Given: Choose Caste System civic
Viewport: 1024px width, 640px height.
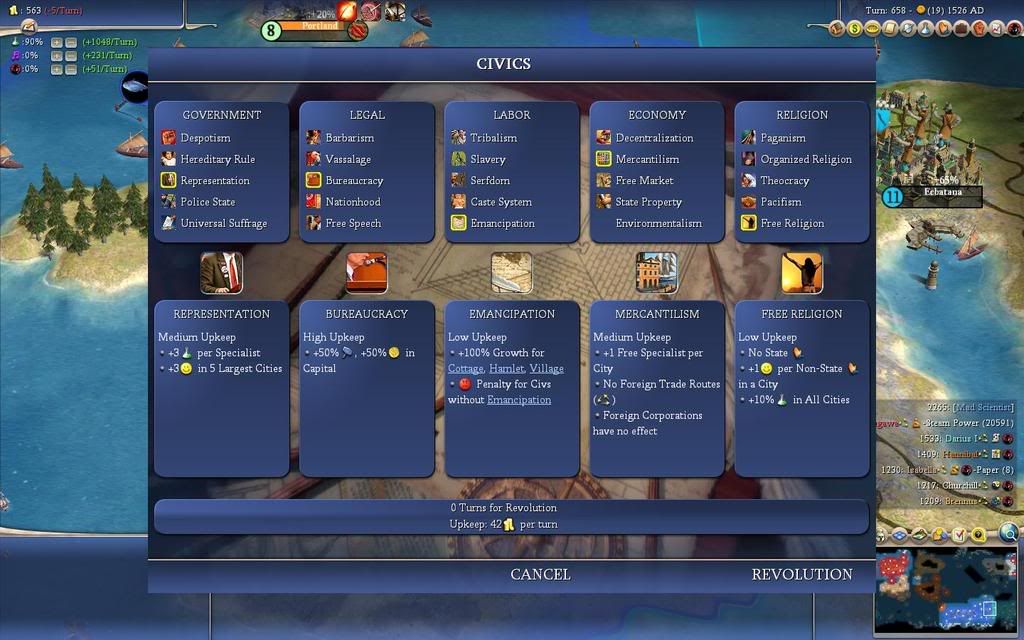Looking at the screenshot, I should pyautogui.click(x=501, y=202).
